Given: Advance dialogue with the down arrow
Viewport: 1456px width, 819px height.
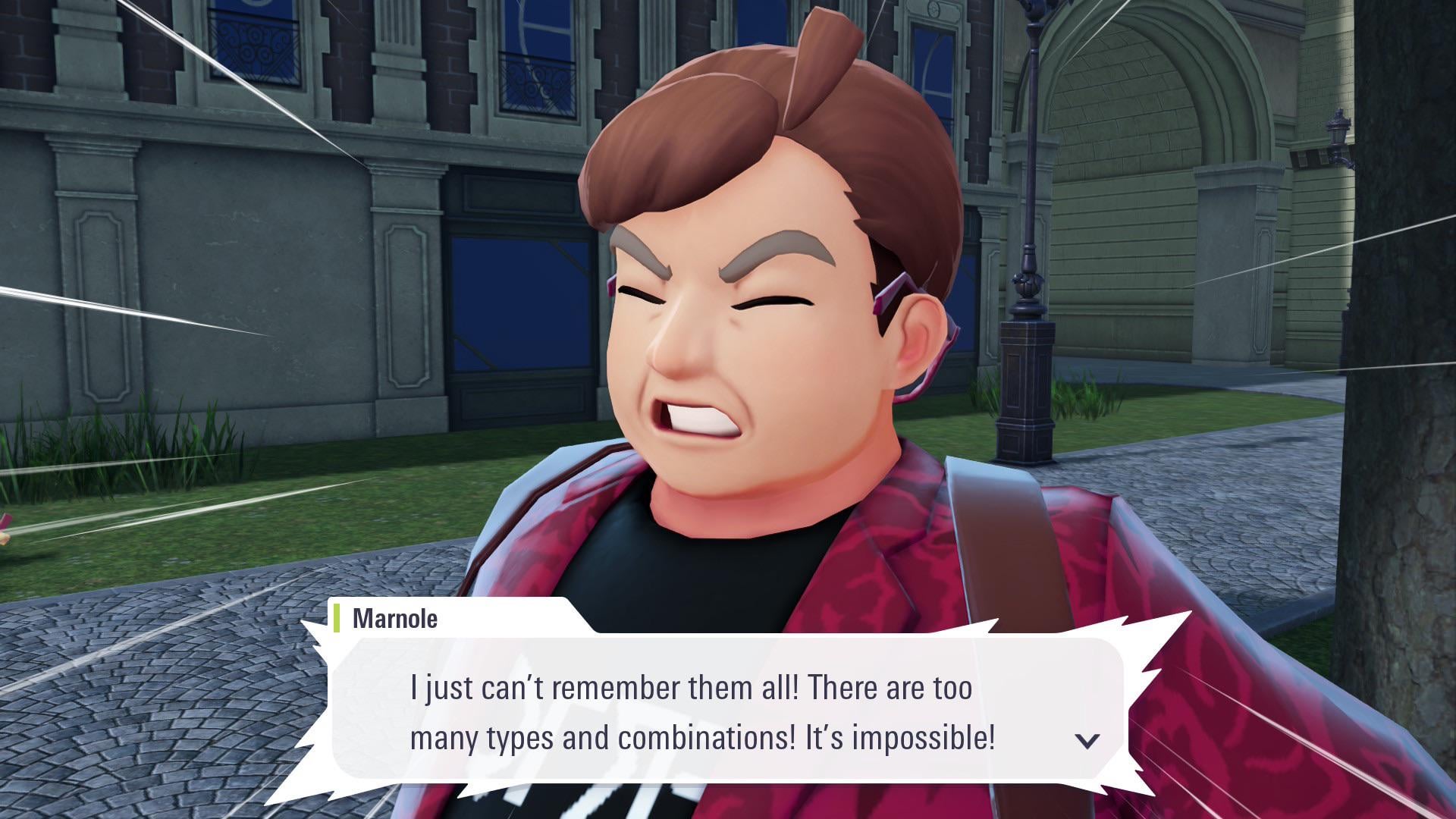Looking at the screenshot, I should point(1087,740).
